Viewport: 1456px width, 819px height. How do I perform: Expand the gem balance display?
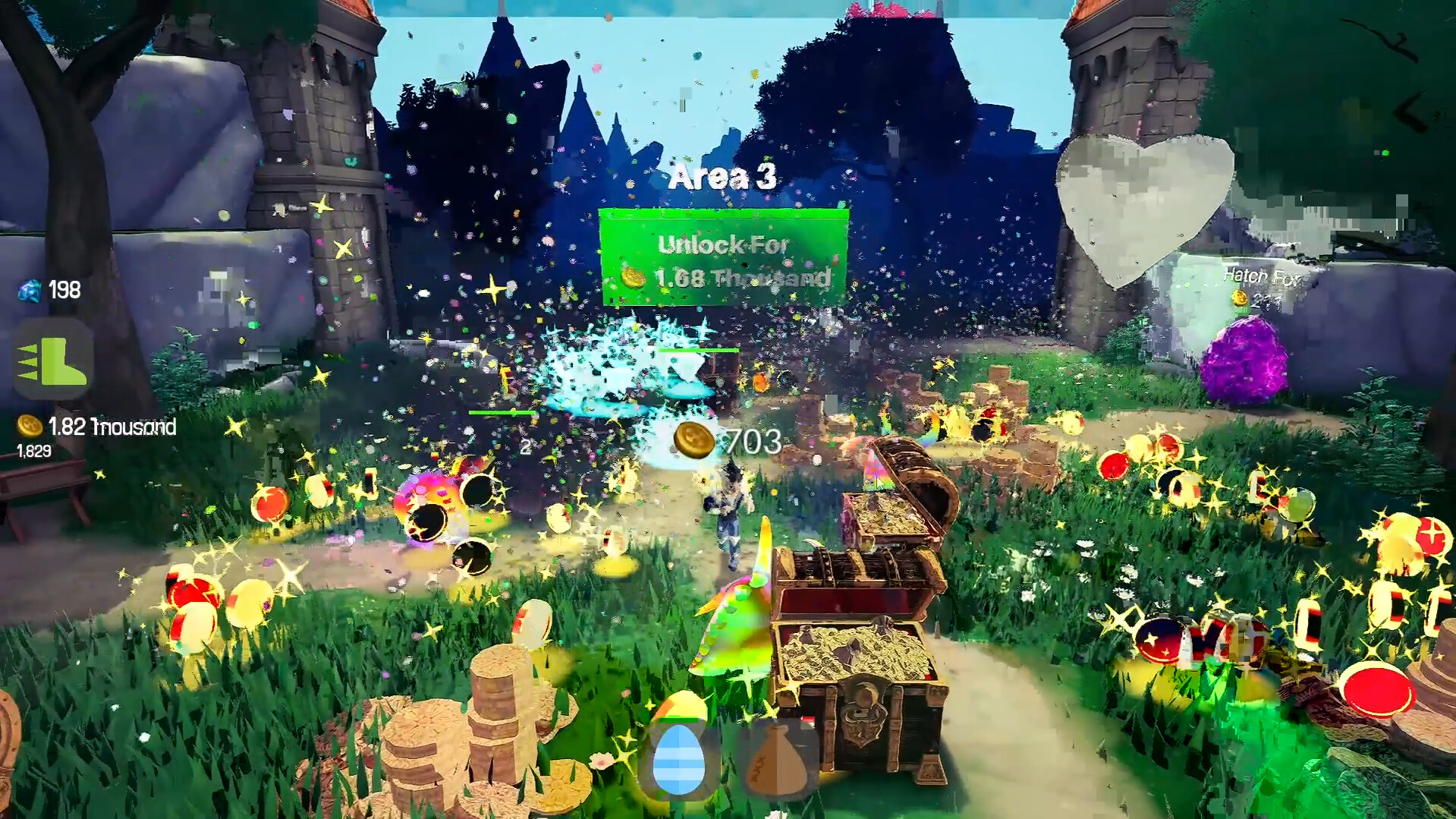click(46, 289)
